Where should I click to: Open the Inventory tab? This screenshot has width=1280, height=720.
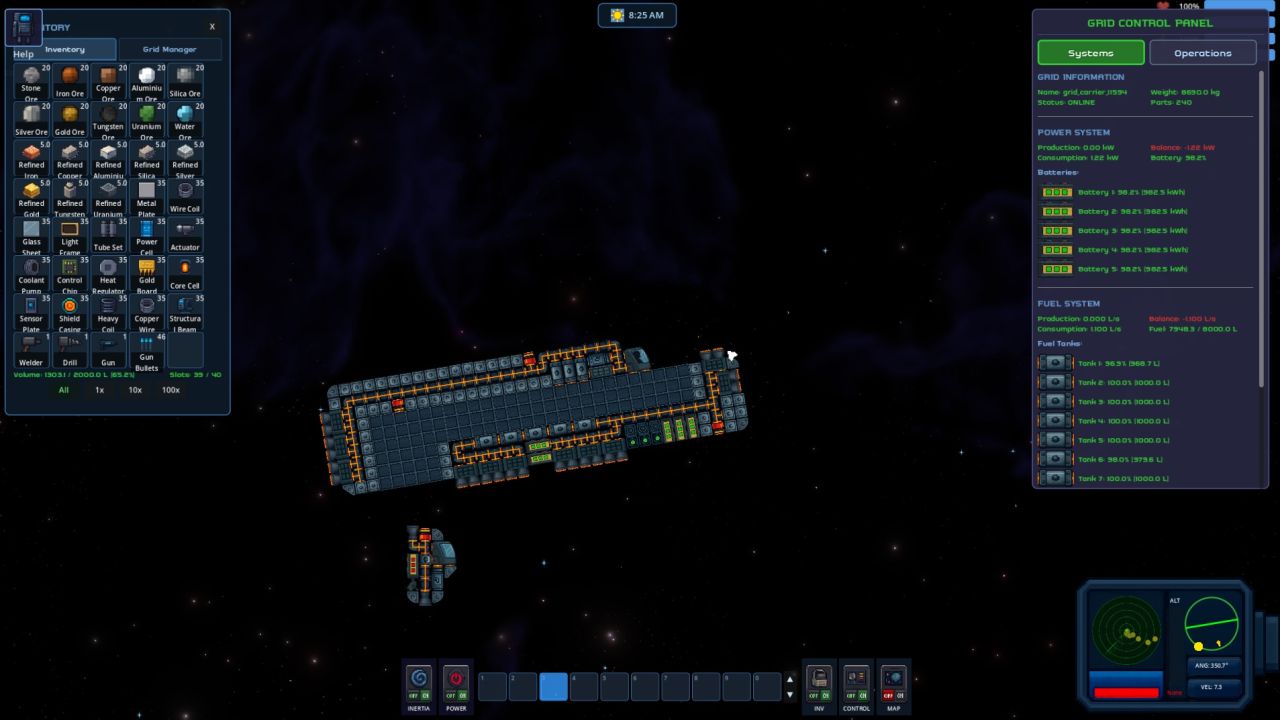click(66, 49)
